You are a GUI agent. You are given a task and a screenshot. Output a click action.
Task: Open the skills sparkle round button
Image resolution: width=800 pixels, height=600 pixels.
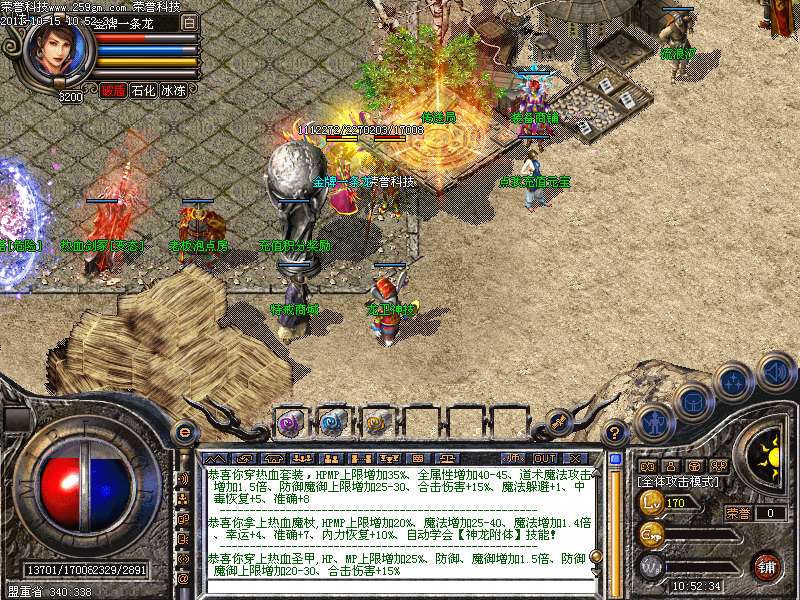coord(735,381)
